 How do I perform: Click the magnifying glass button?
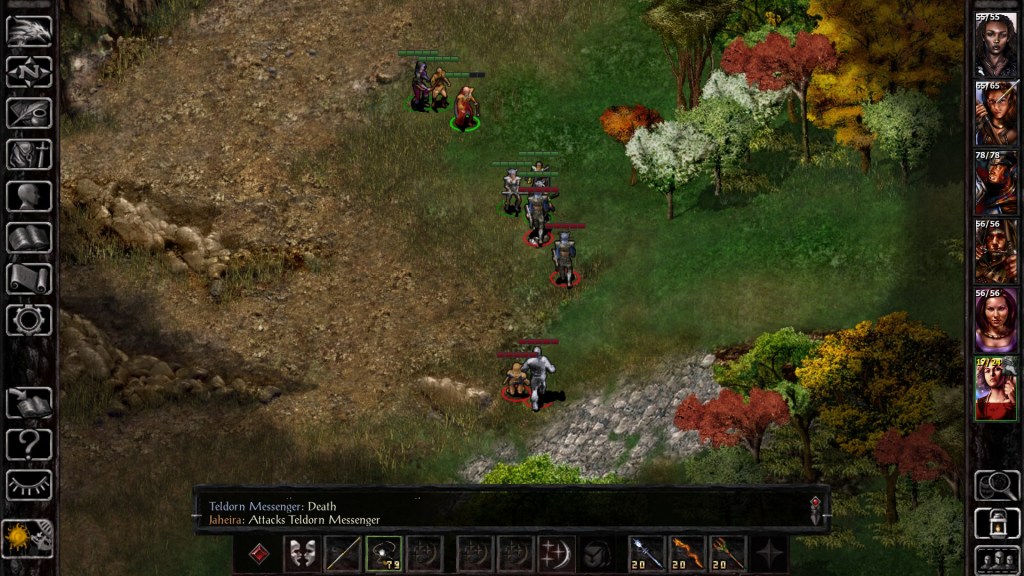[x=995, y=485]
